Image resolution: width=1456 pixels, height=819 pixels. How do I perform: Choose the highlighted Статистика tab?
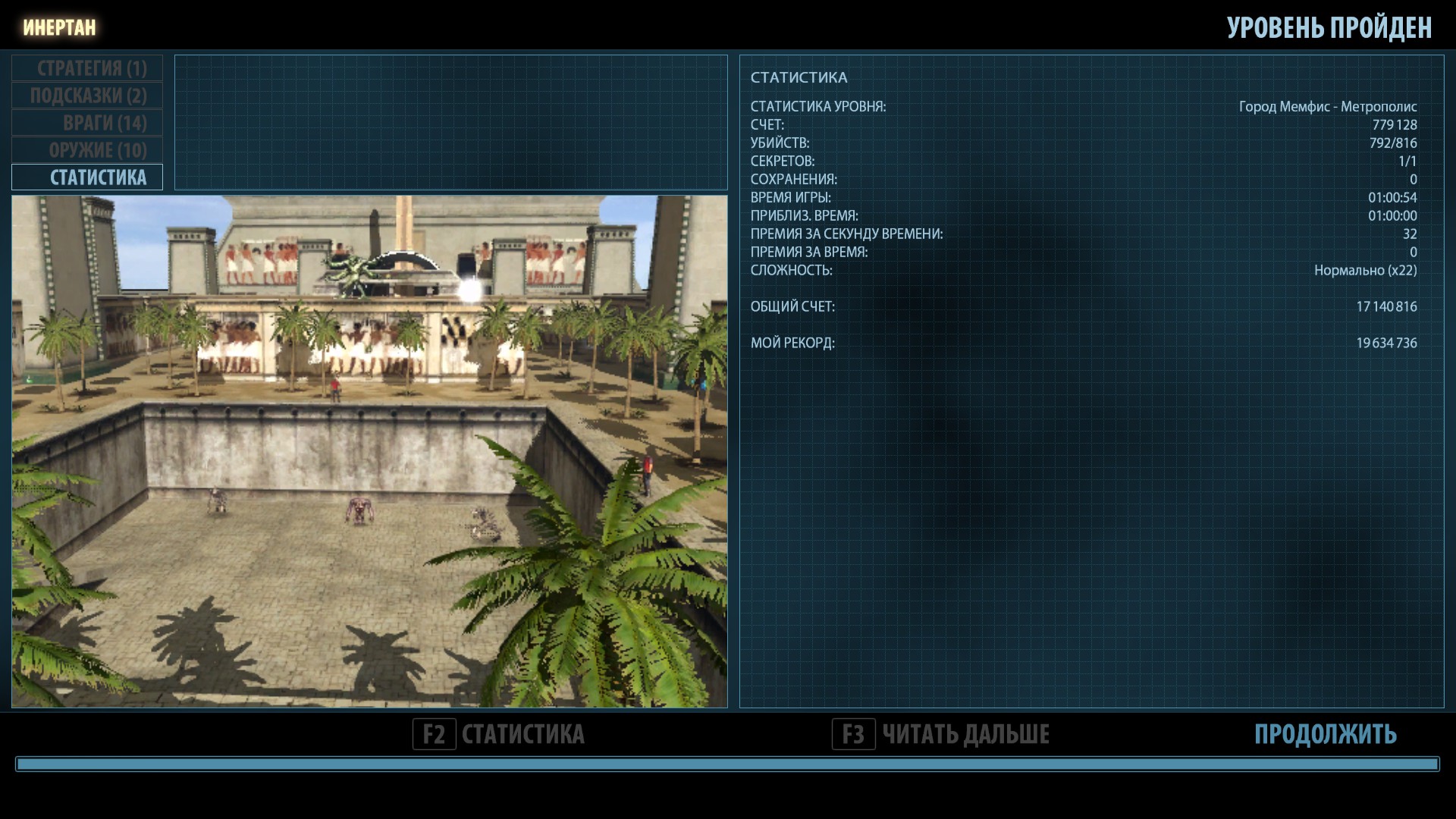click(87, 177)
